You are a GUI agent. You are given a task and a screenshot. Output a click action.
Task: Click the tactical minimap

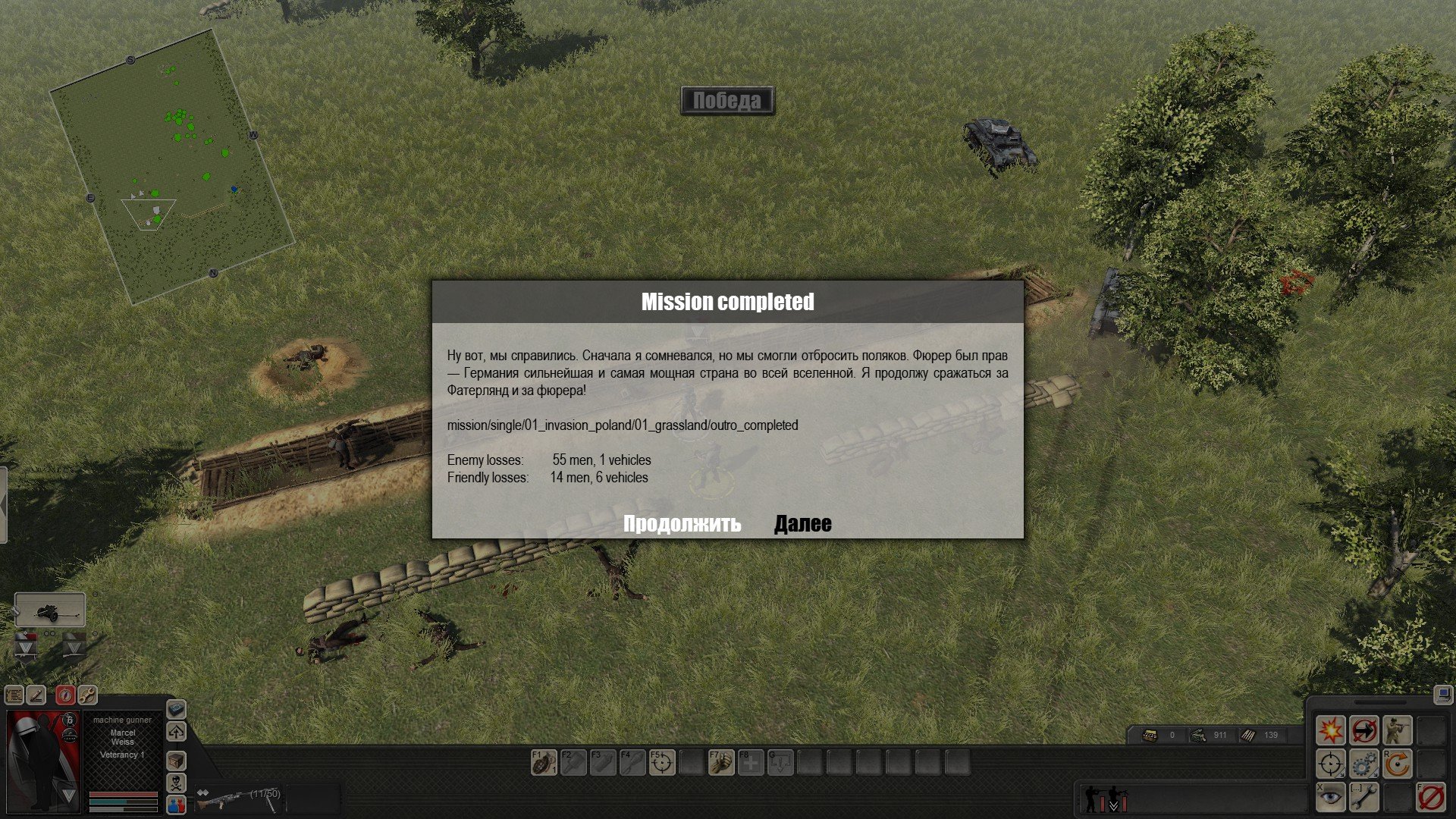[x=171, y=167]
